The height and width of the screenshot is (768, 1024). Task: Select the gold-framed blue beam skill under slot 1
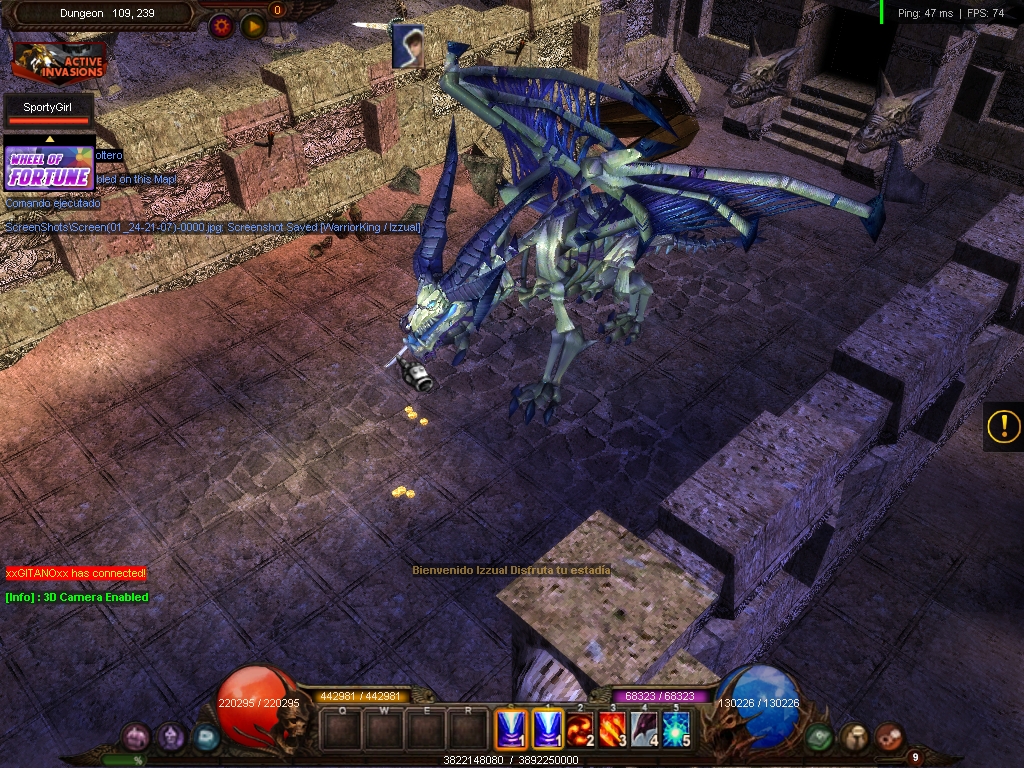click(x=546, y=730)
